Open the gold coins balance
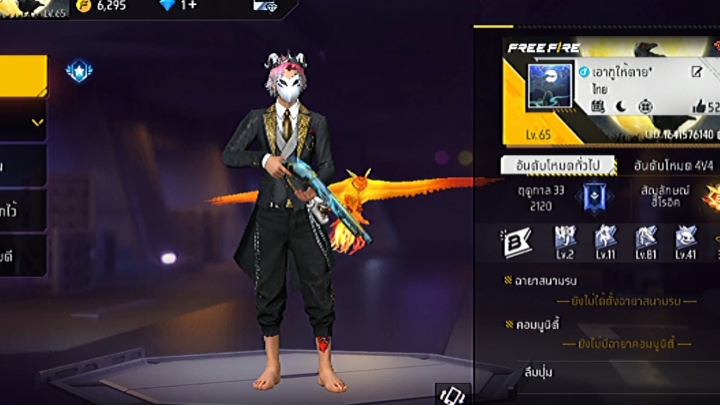The width and height of the screenshot is (720, 405). pos(101,6)
